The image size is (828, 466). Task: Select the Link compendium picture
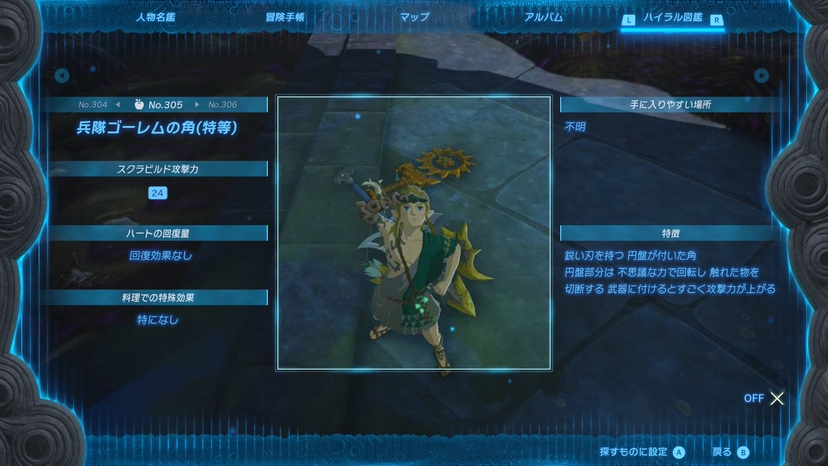point(413,232)
